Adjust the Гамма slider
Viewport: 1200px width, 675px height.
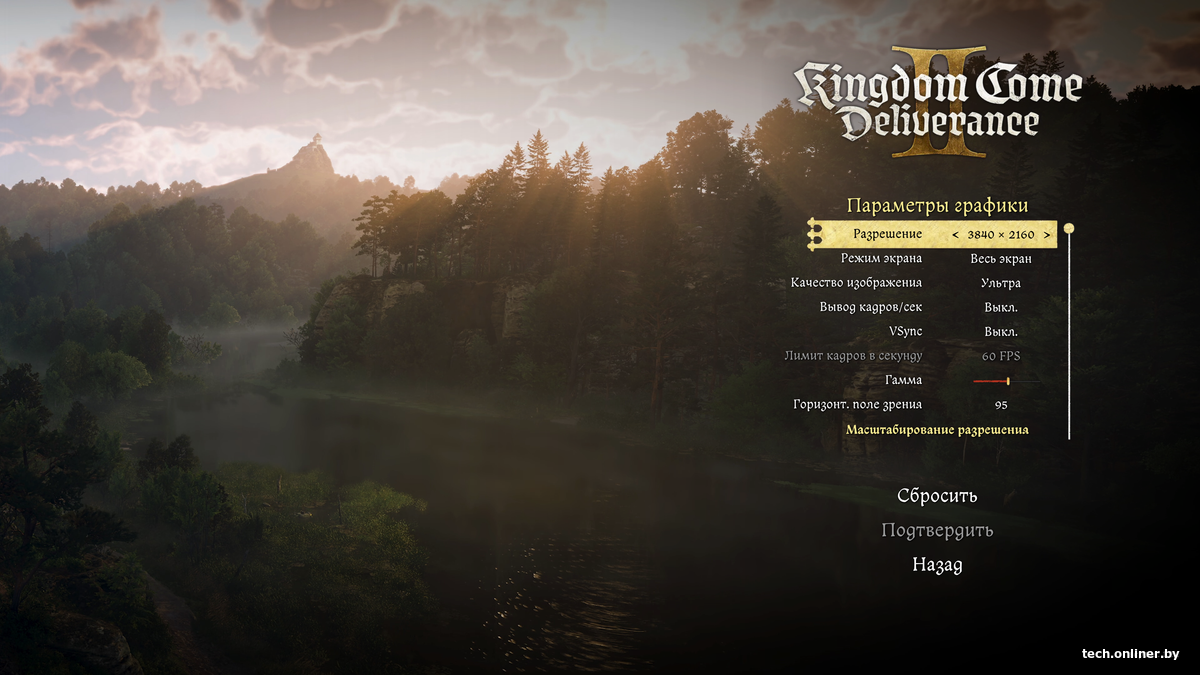point(1006,381)
